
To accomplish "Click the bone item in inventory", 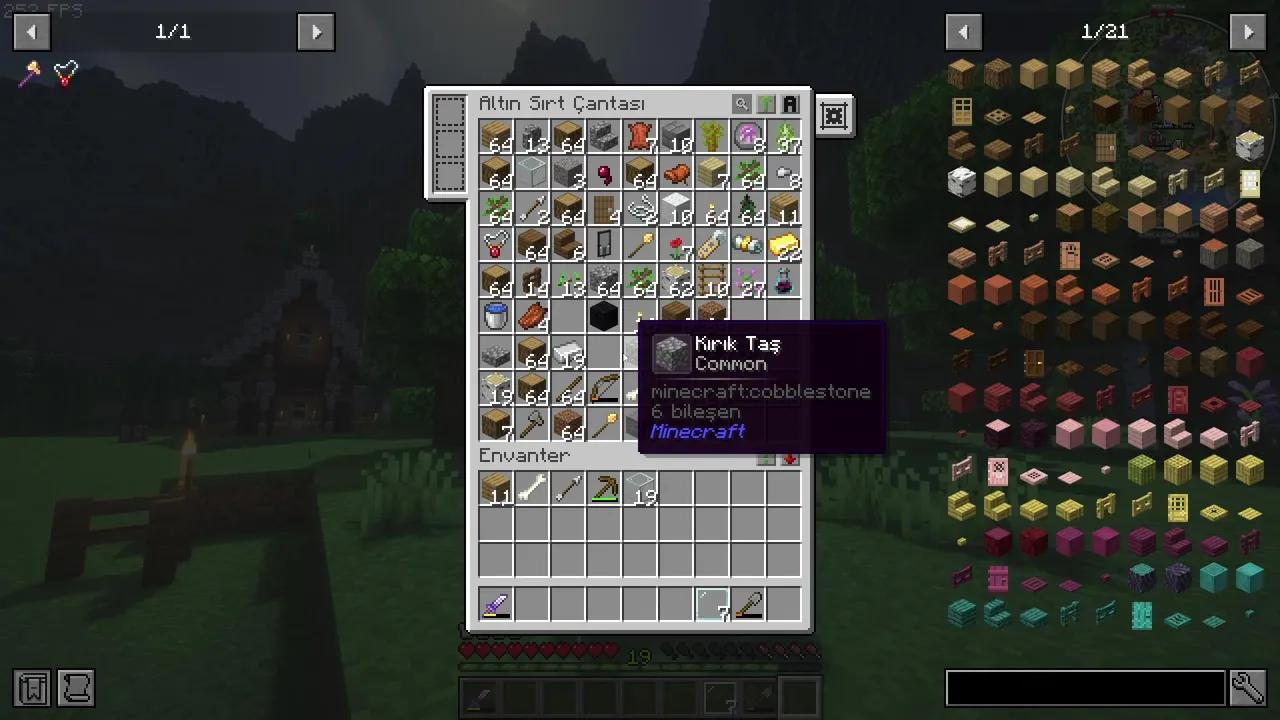I will point(533,490).
